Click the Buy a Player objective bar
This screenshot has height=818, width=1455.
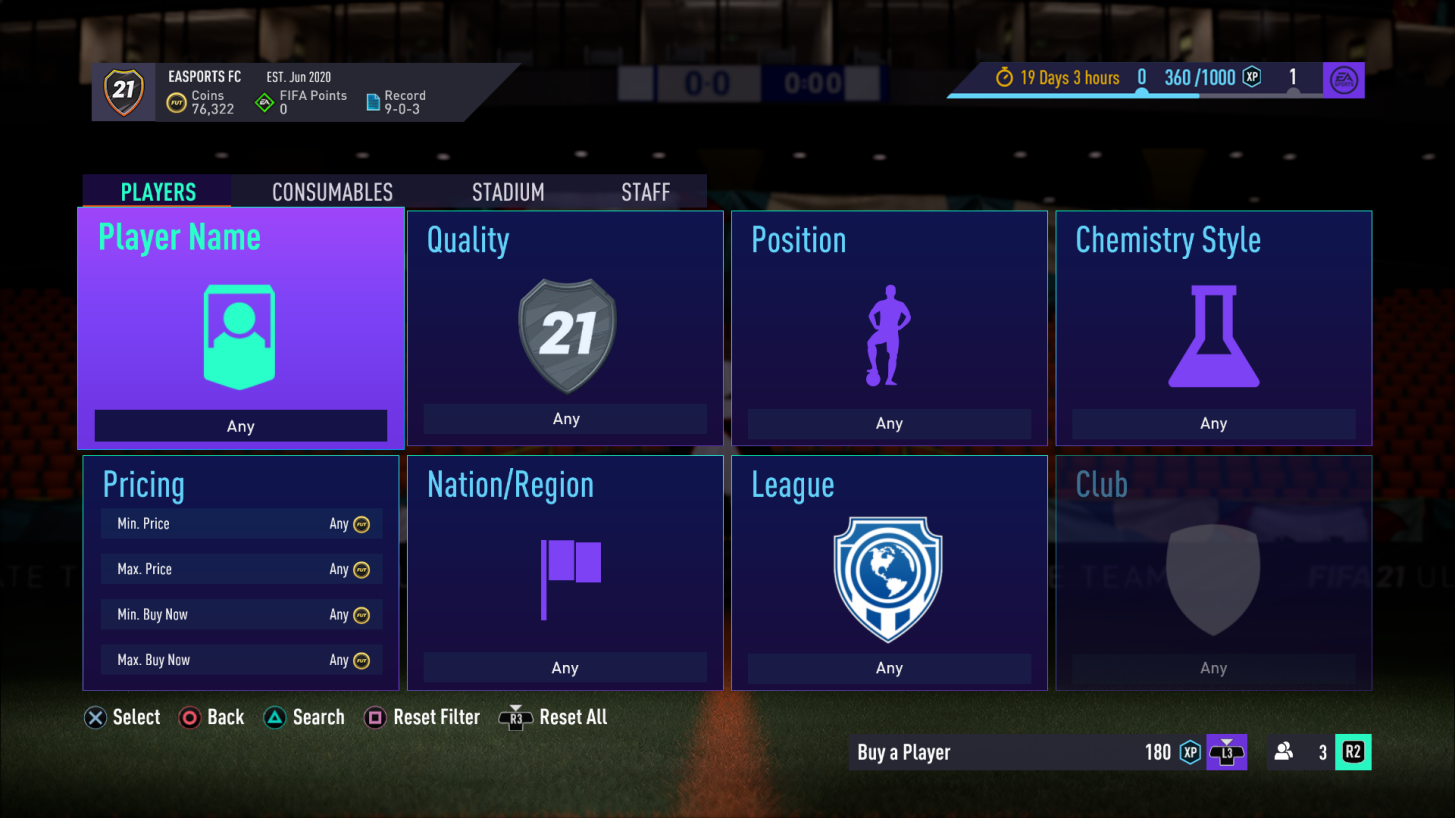pyautogui.click(x=1000, y=752)
